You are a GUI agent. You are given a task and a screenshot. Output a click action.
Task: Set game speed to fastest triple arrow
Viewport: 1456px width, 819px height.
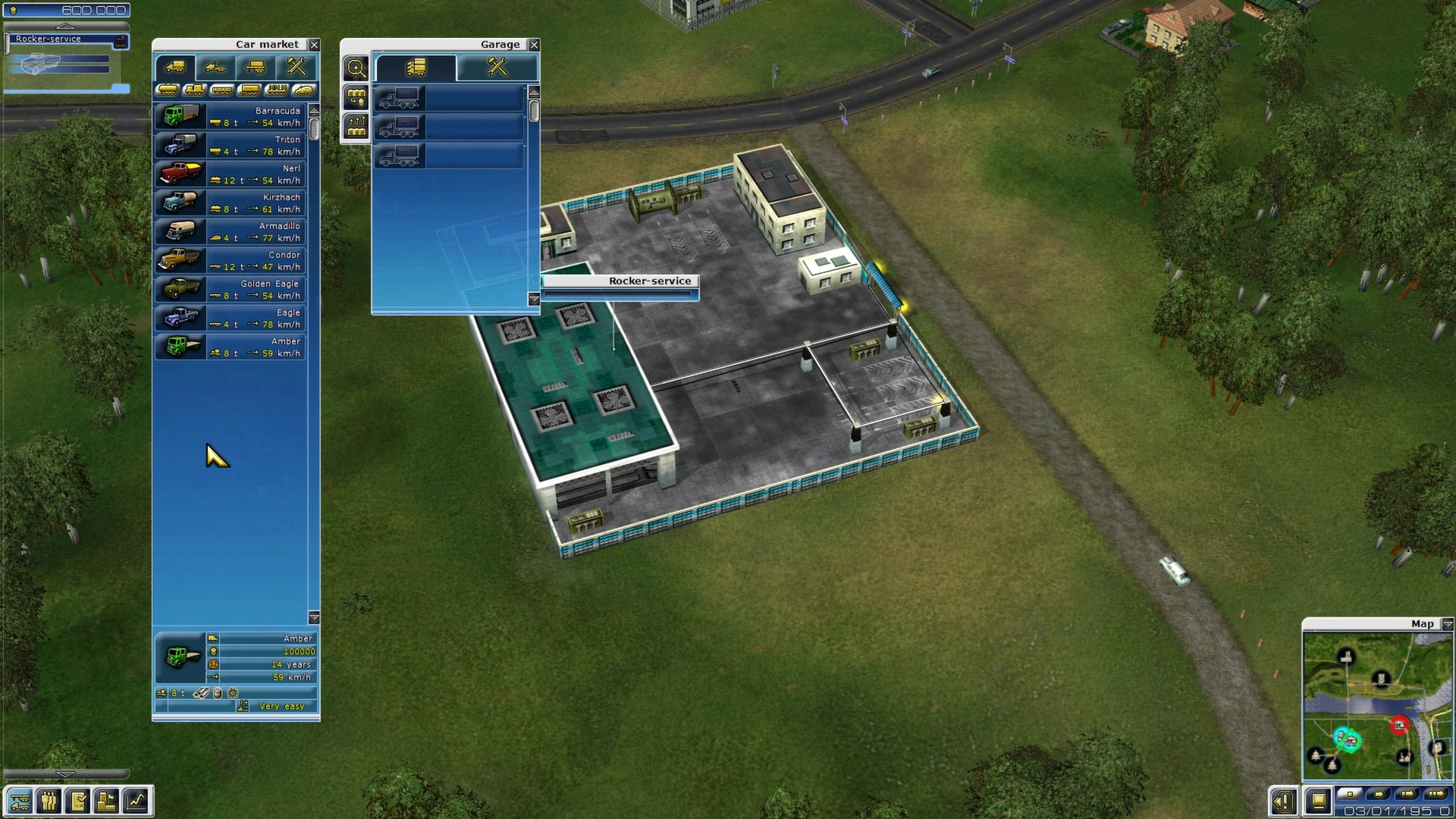click(x=1436, y=794)
